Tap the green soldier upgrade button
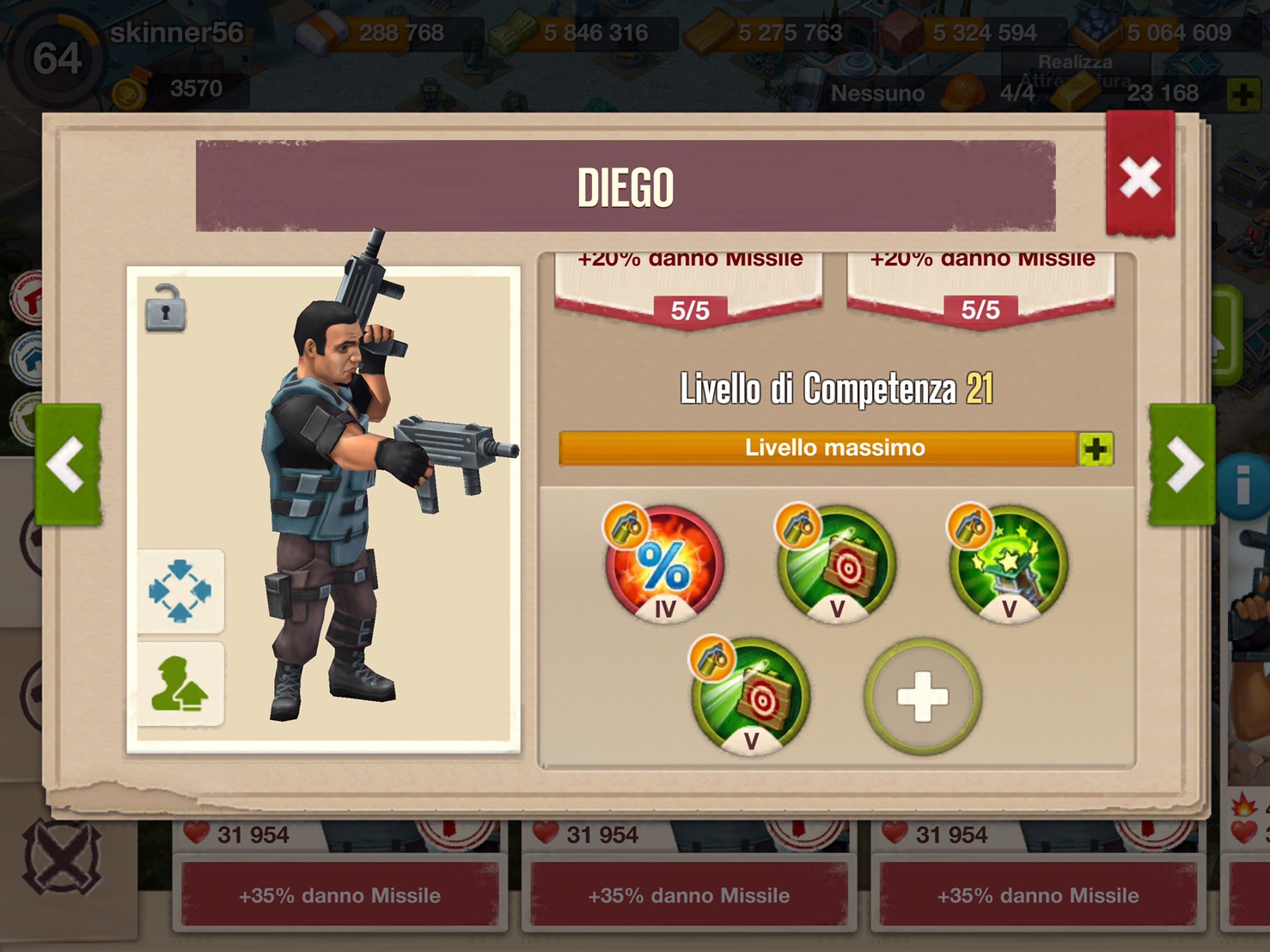Screen dimensions: 1270x952 [x=180, y=685]
